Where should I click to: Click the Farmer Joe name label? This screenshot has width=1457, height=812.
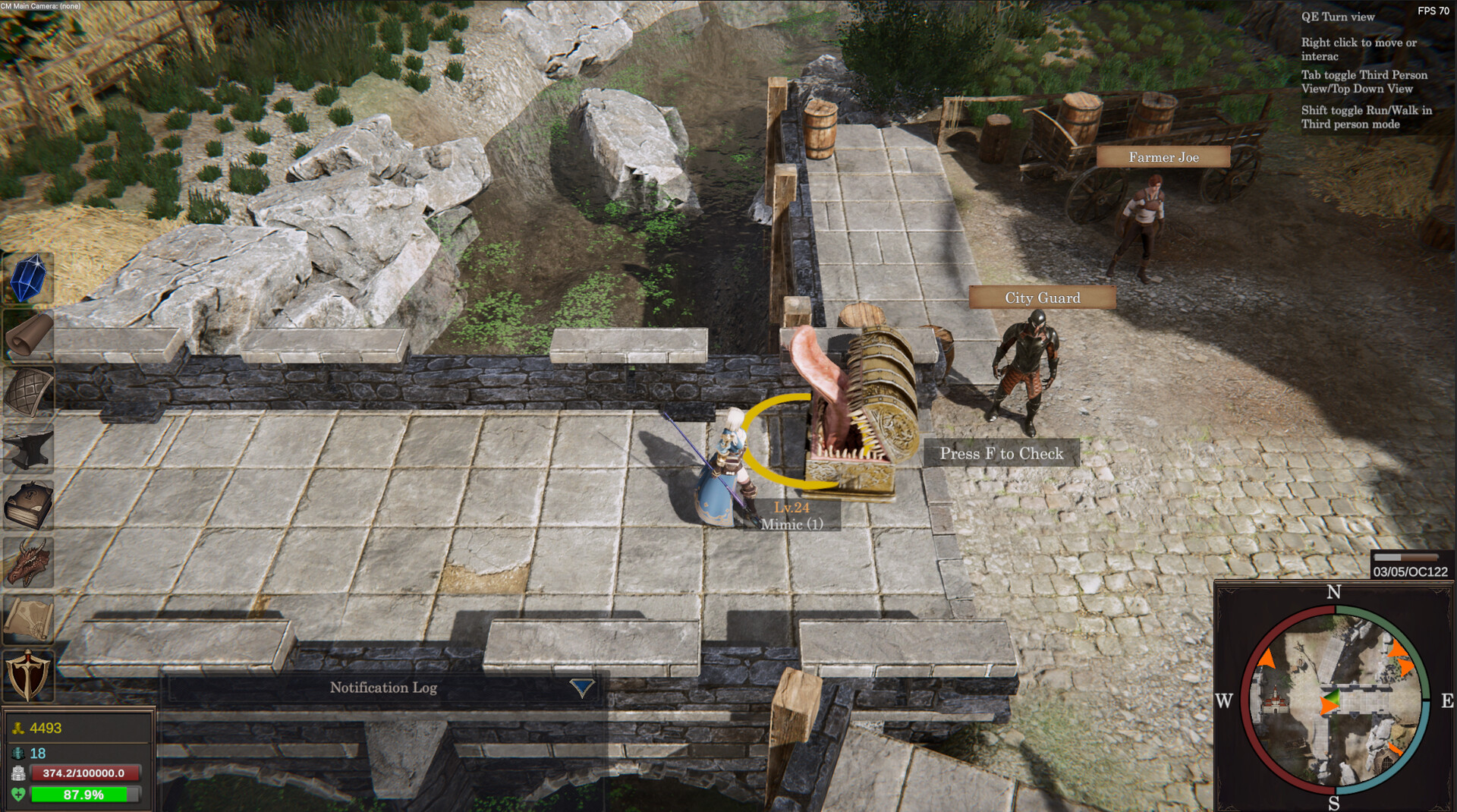(1163, 157)
